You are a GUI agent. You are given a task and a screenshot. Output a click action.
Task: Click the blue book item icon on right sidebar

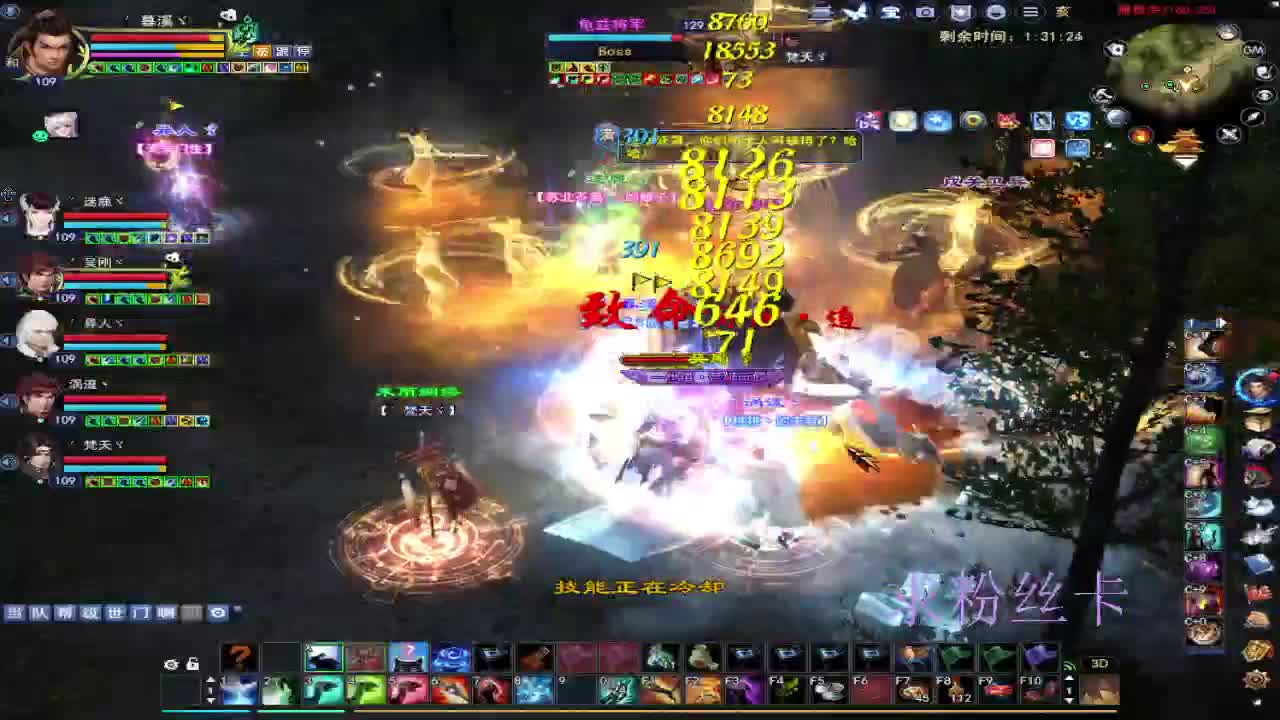[1257, 564]
